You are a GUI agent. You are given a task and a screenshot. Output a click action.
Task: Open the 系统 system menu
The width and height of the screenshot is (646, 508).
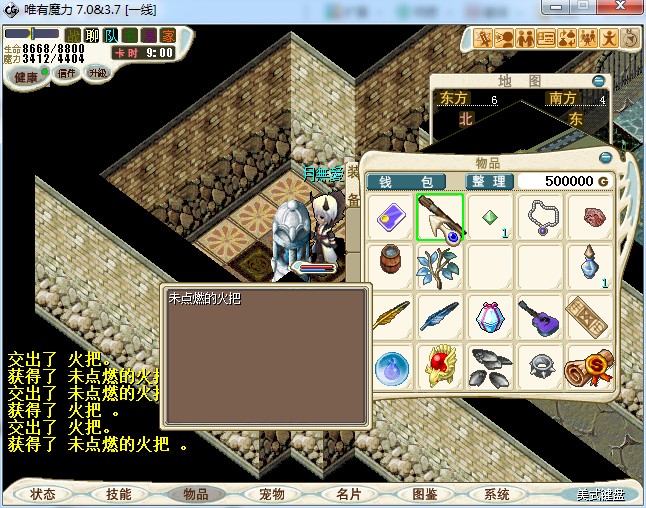click(x=497, y=494)
